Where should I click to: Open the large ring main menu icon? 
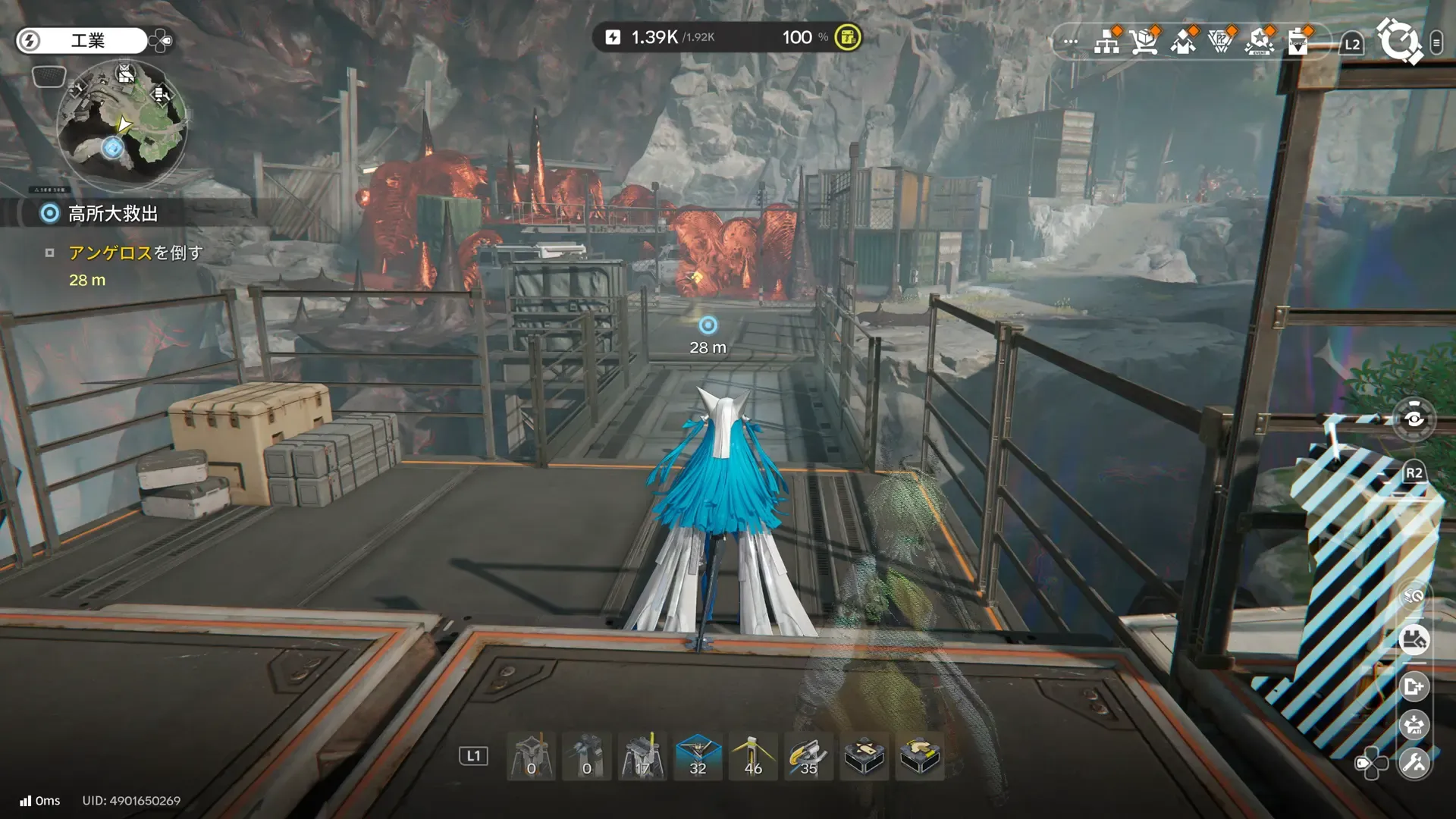click(x=1399, y=40)
